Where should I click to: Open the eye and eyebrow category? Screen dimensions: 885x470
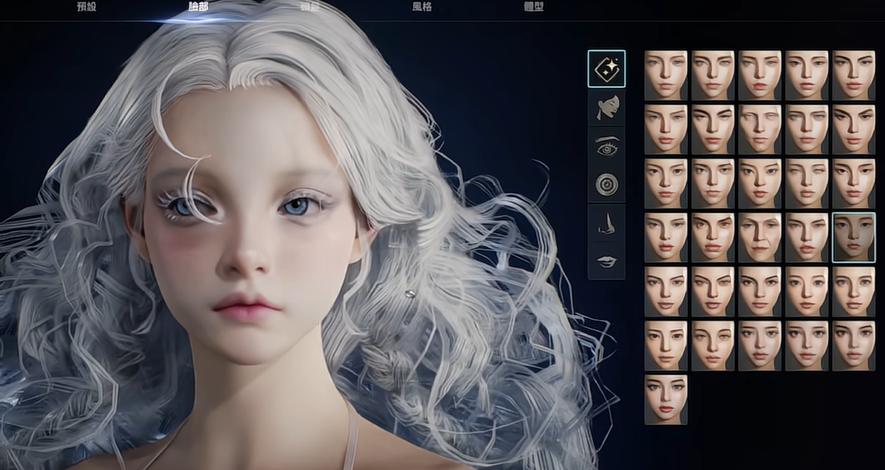606,146
